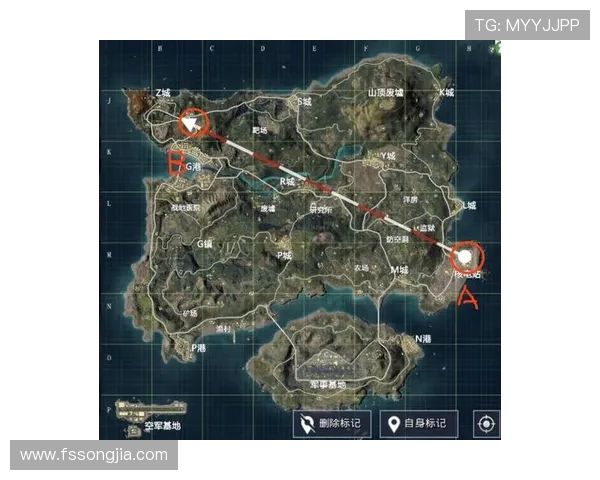Activate the crosshair recenter map button

pyautogui.click(x=486, y=424)
